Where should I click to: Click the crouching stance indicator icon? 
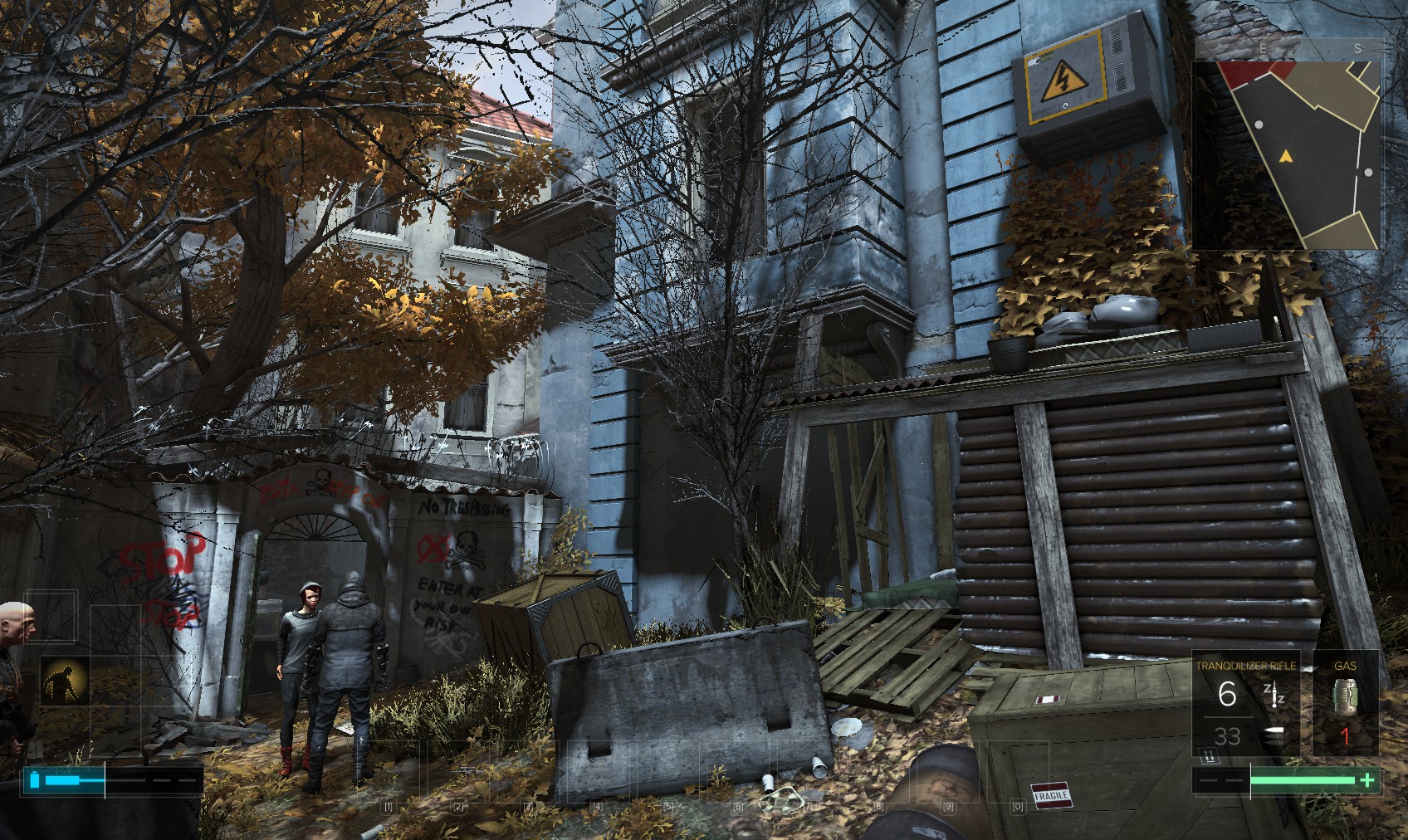click(x=64, y=681)
